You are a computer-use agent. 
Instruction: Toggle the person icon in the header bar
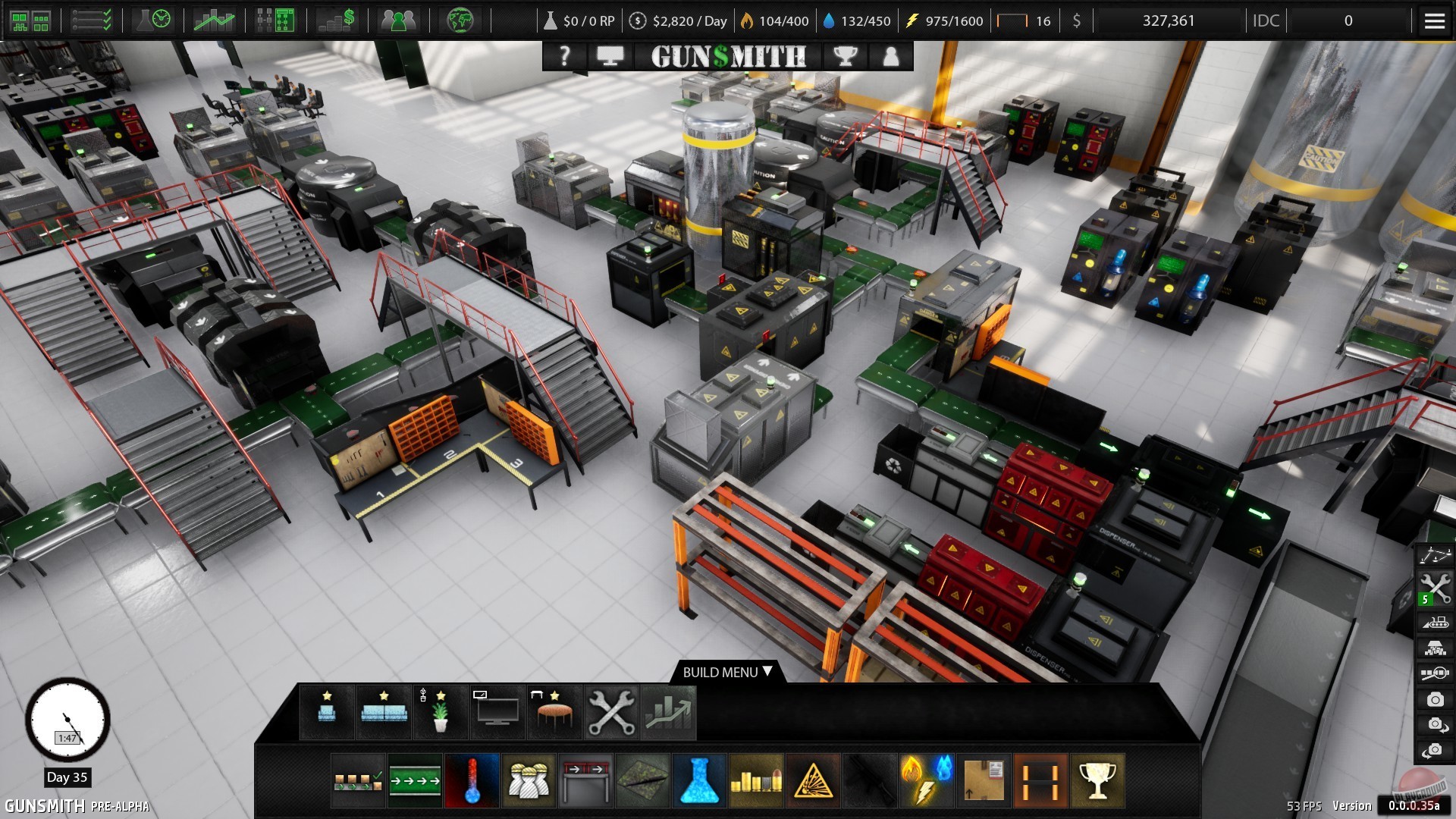coord(890,55)
